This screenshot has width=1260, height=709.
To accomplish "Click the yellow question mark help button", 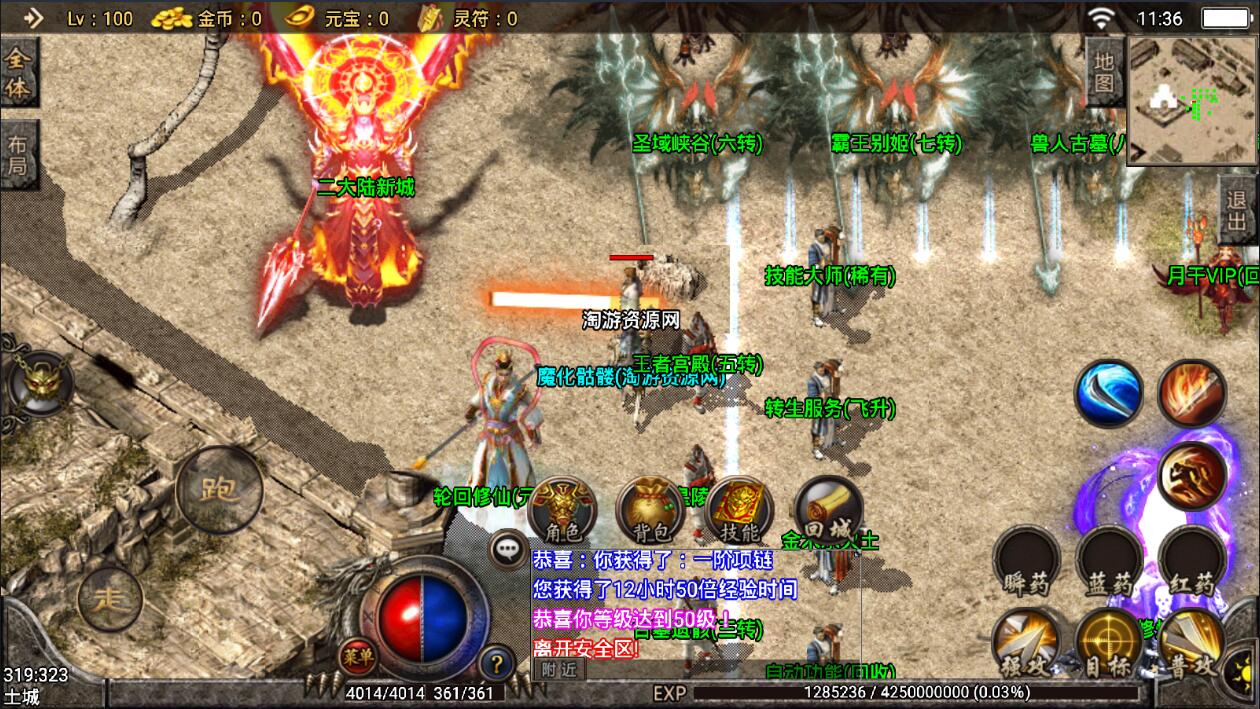I will (x=497, y=662).
